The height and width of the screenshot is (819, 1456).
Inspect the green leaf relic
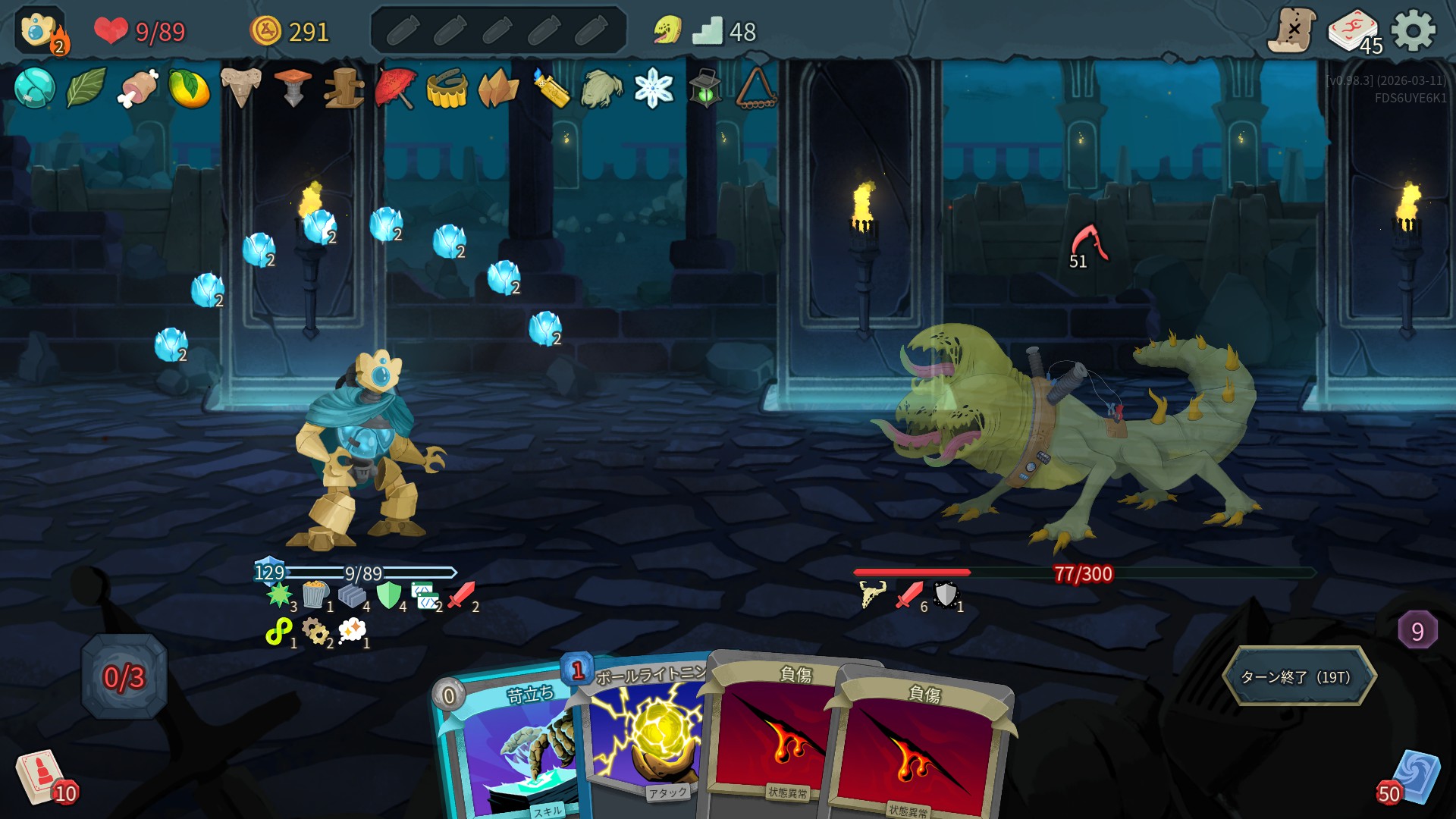(86, 88)
